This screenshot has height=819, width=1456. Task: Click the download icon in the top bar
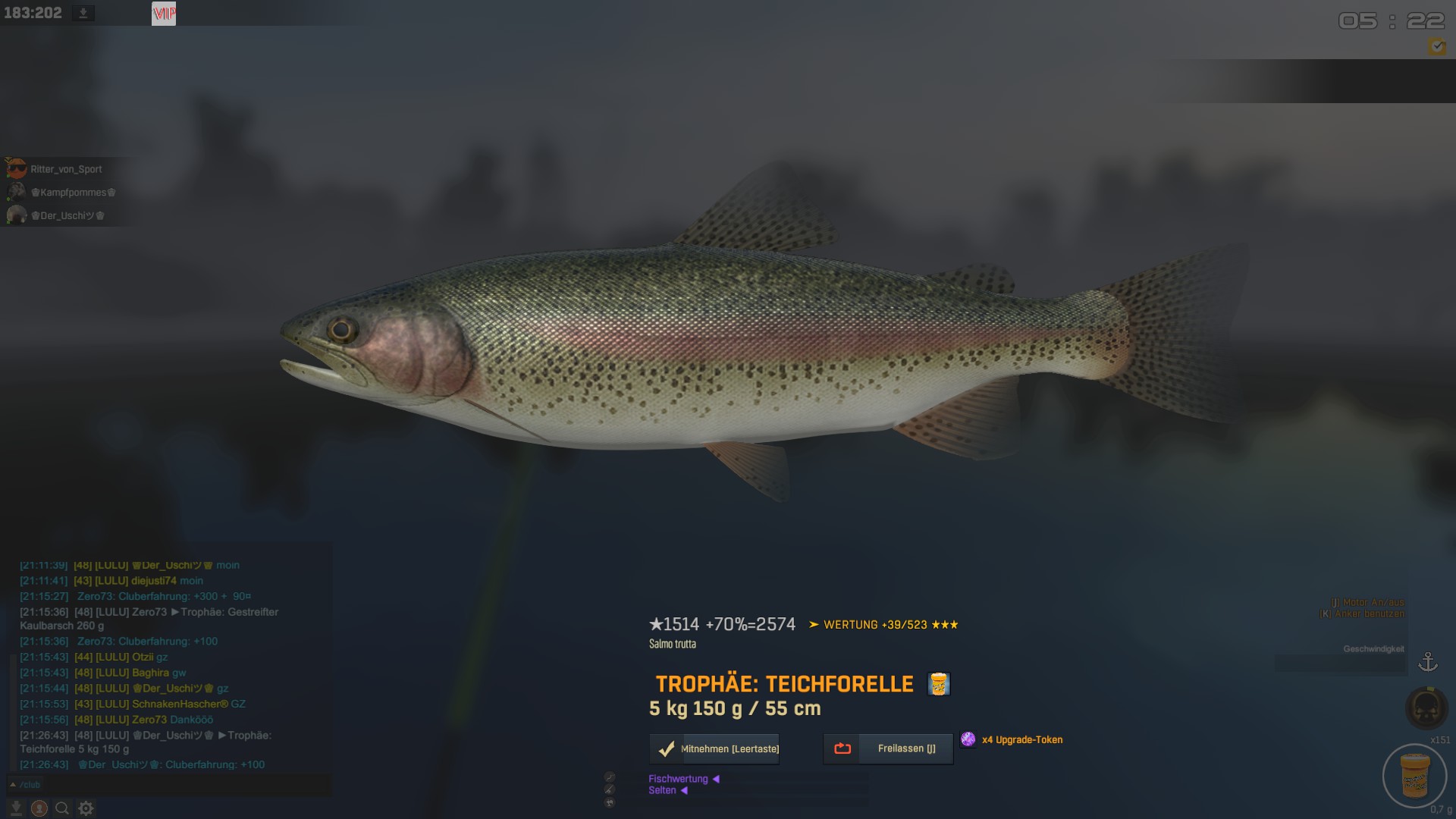pos(83,14)
